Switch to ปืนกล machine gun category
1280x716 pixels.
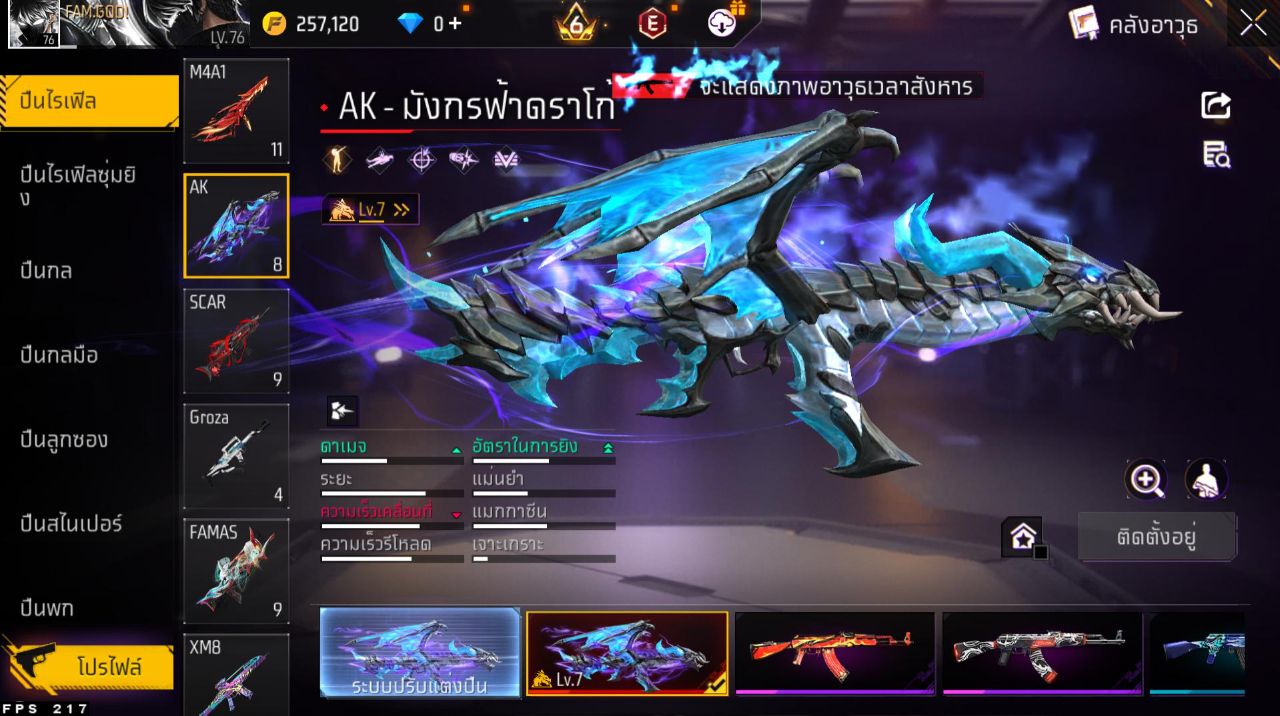[x=47, y=270]
